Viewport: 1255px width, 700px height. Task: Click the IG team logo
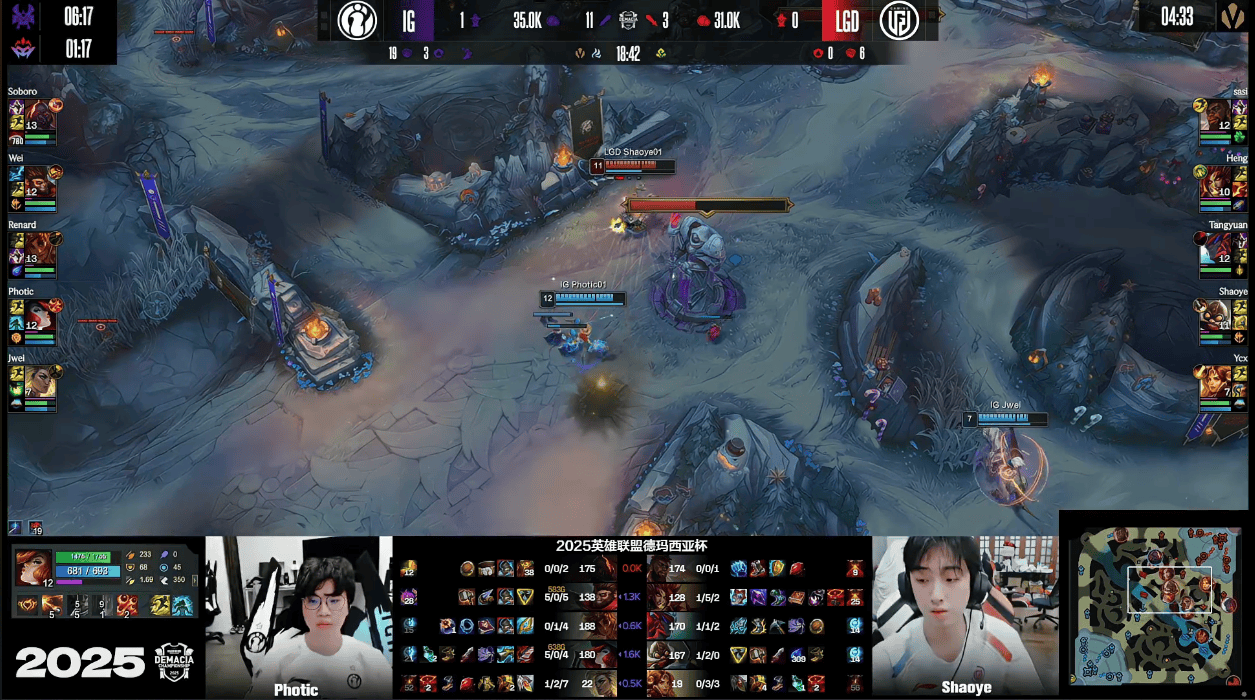coord(357,21)
